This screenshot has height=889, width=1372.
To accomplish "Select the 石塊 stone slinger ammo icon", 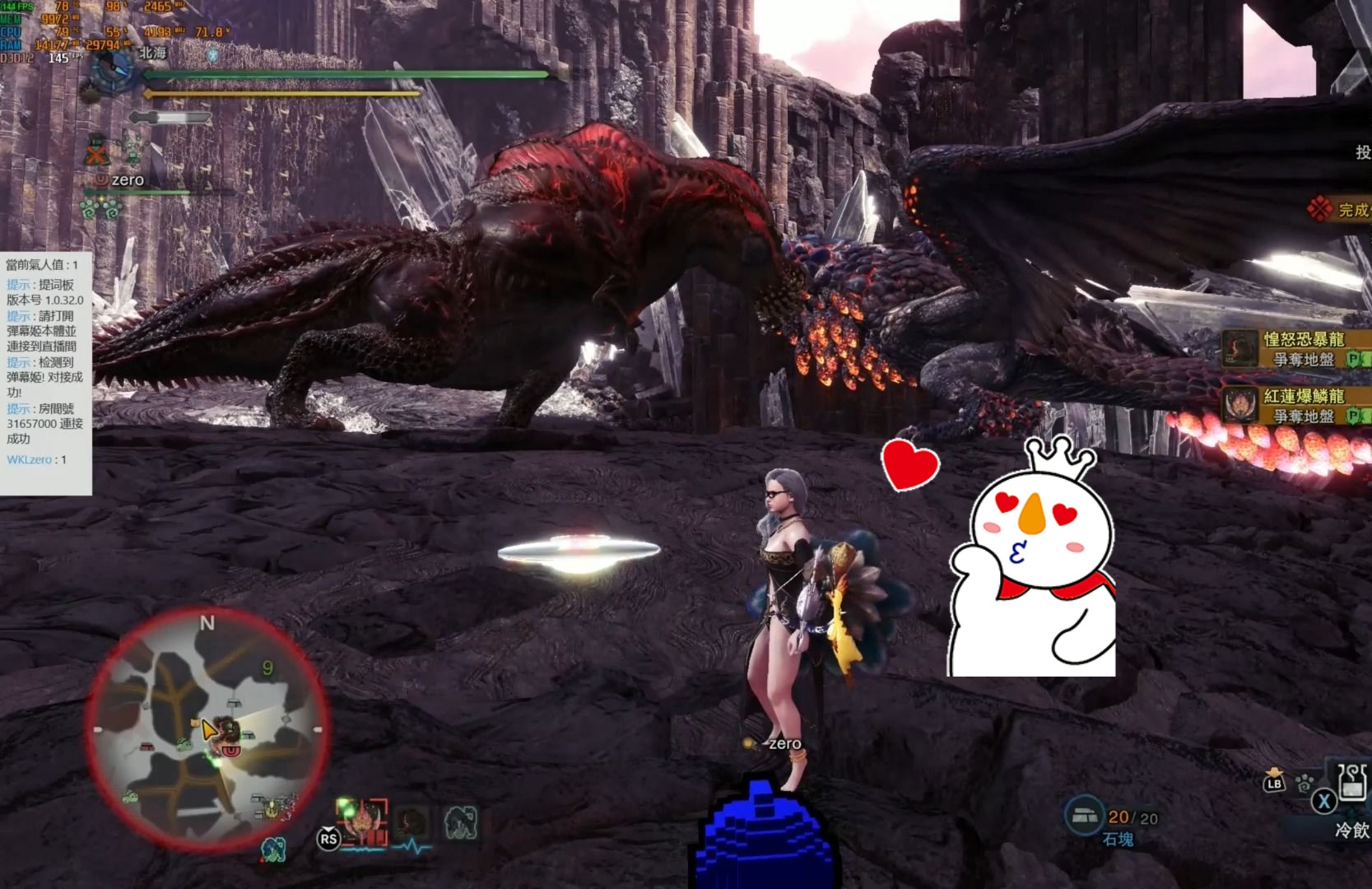I will 1084,816.
